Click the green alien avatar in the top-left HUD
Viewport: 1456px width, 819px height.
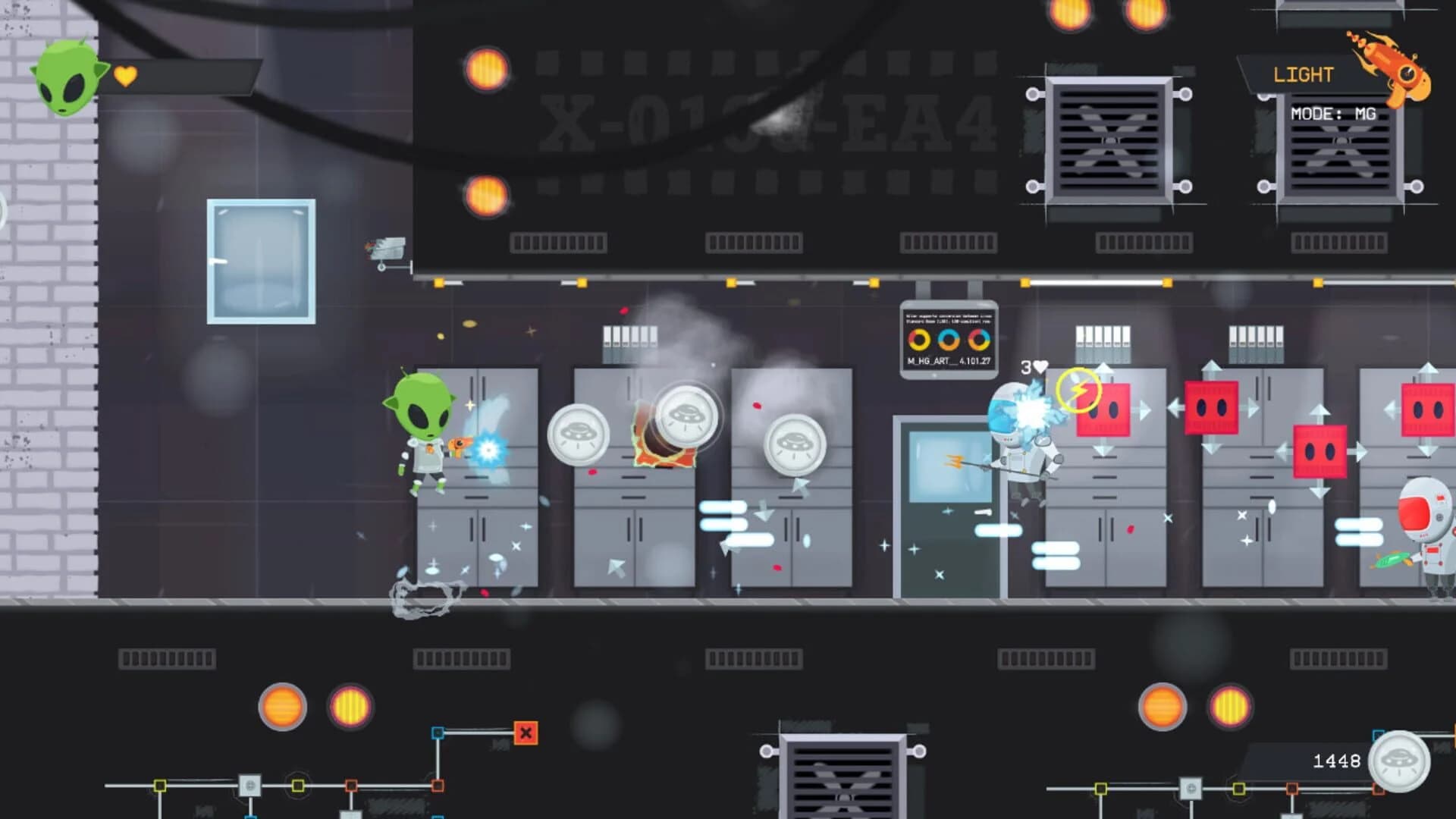(x=68, y=80)
